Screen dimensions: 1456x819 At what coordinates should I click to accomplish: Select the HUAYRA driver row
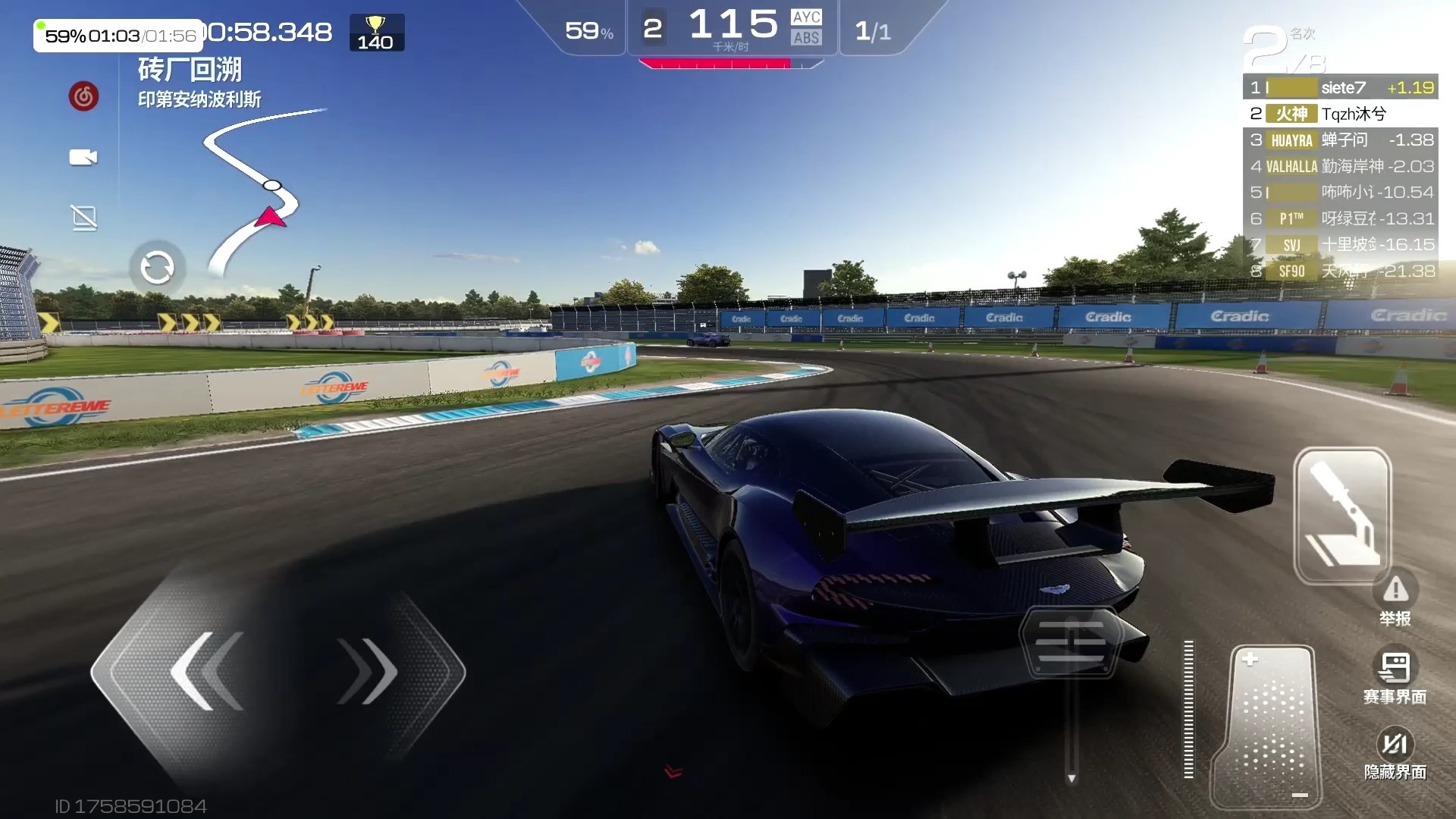click(1341, 140)
